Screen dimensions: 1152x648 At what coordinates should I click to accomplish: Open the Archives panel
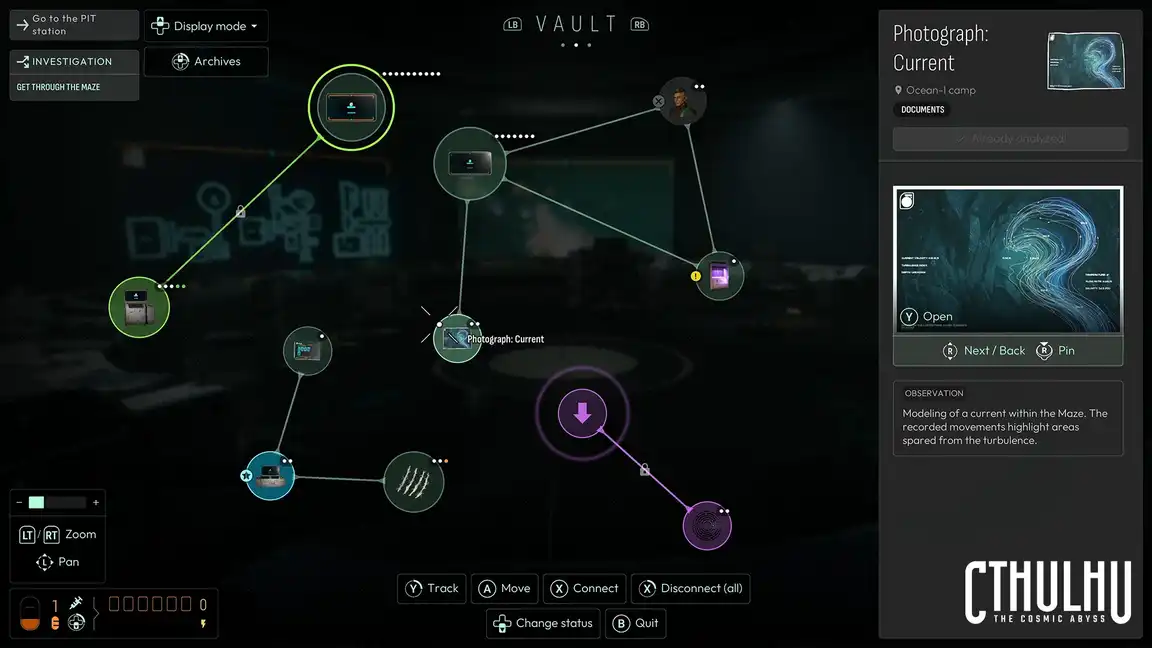(x=206, y=61)
